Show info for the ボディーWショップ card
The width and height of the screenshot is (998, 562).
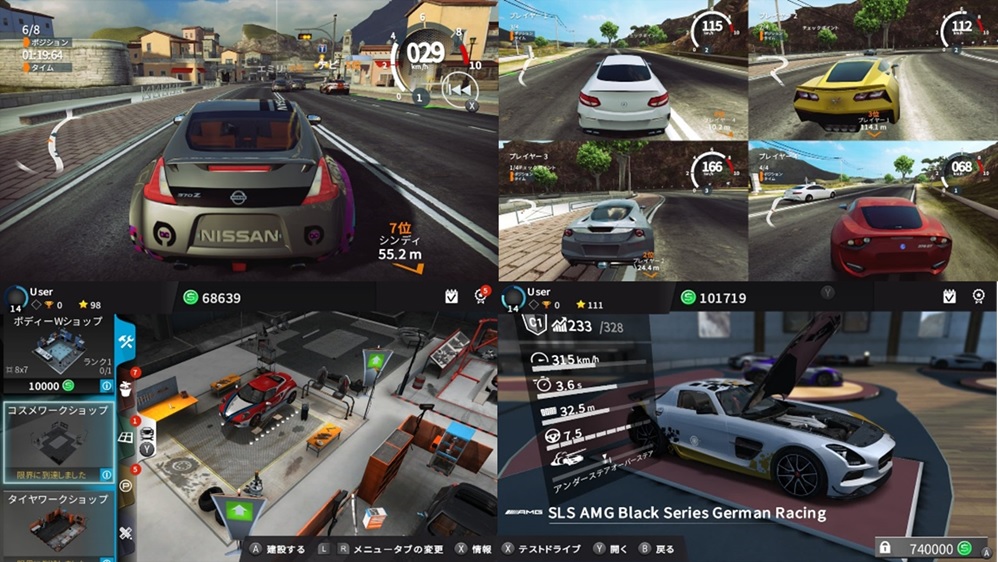coord(105,386)
